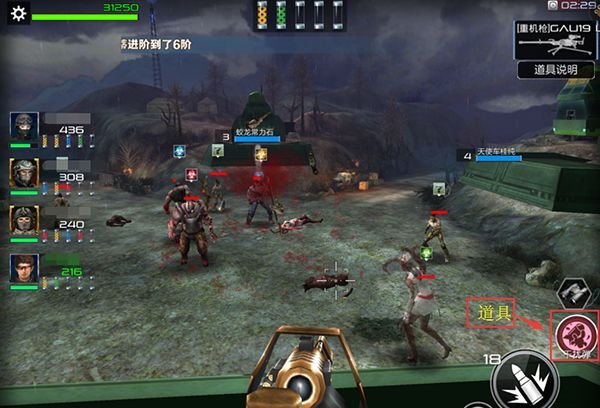This screenshot has width=600, height=408.
Task: Activate the pink grenade item button
Action: coord(574,332)
